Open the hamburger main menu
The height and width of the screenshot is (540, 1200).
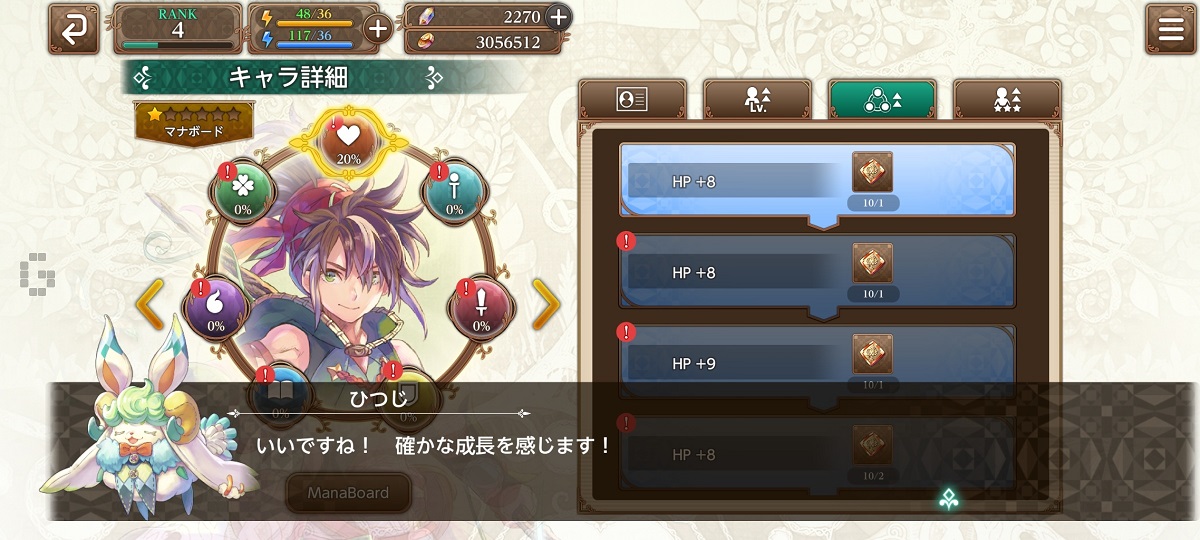pos(1171,28)
